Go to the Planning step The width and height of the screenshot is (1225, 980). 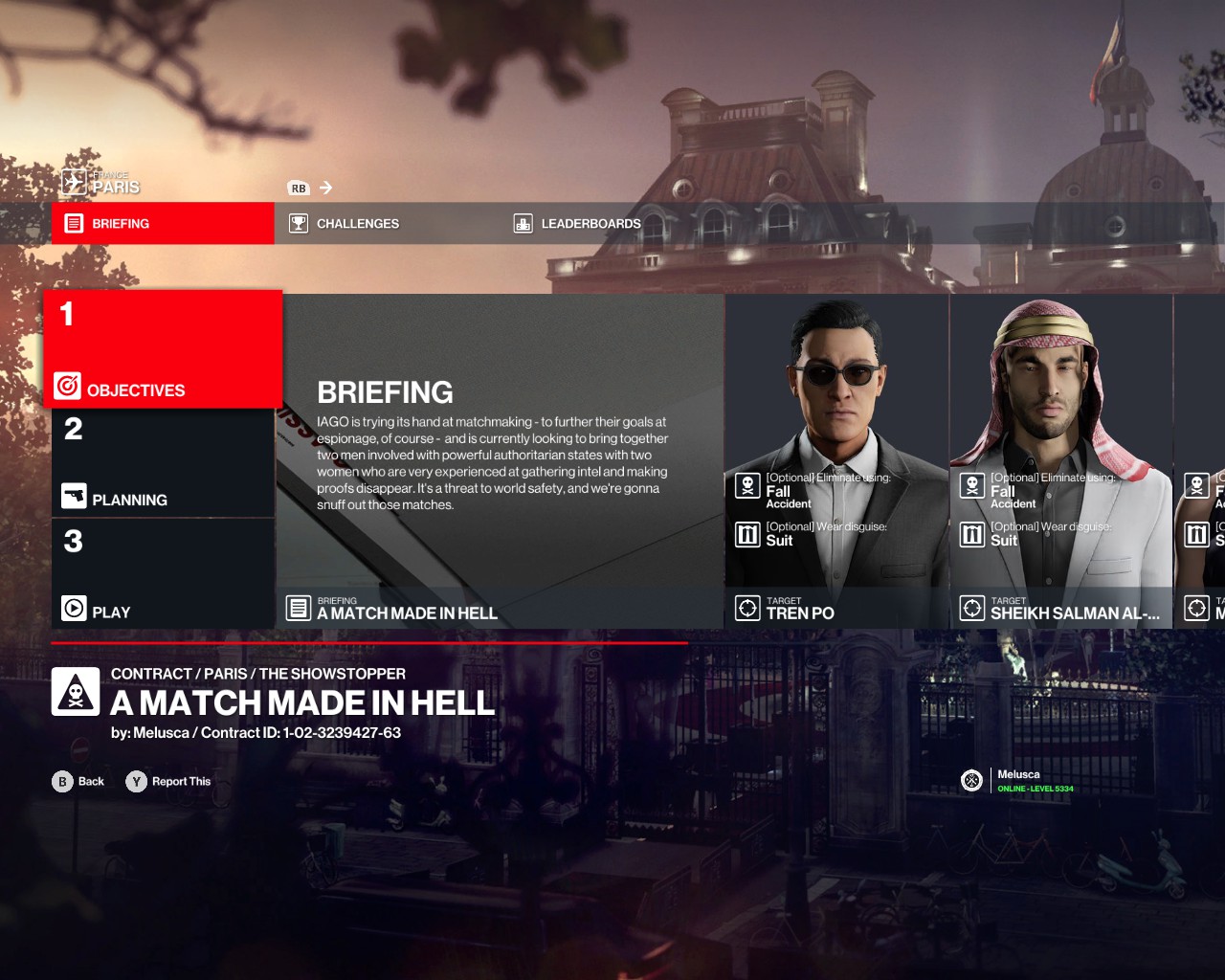coord(163,464)
